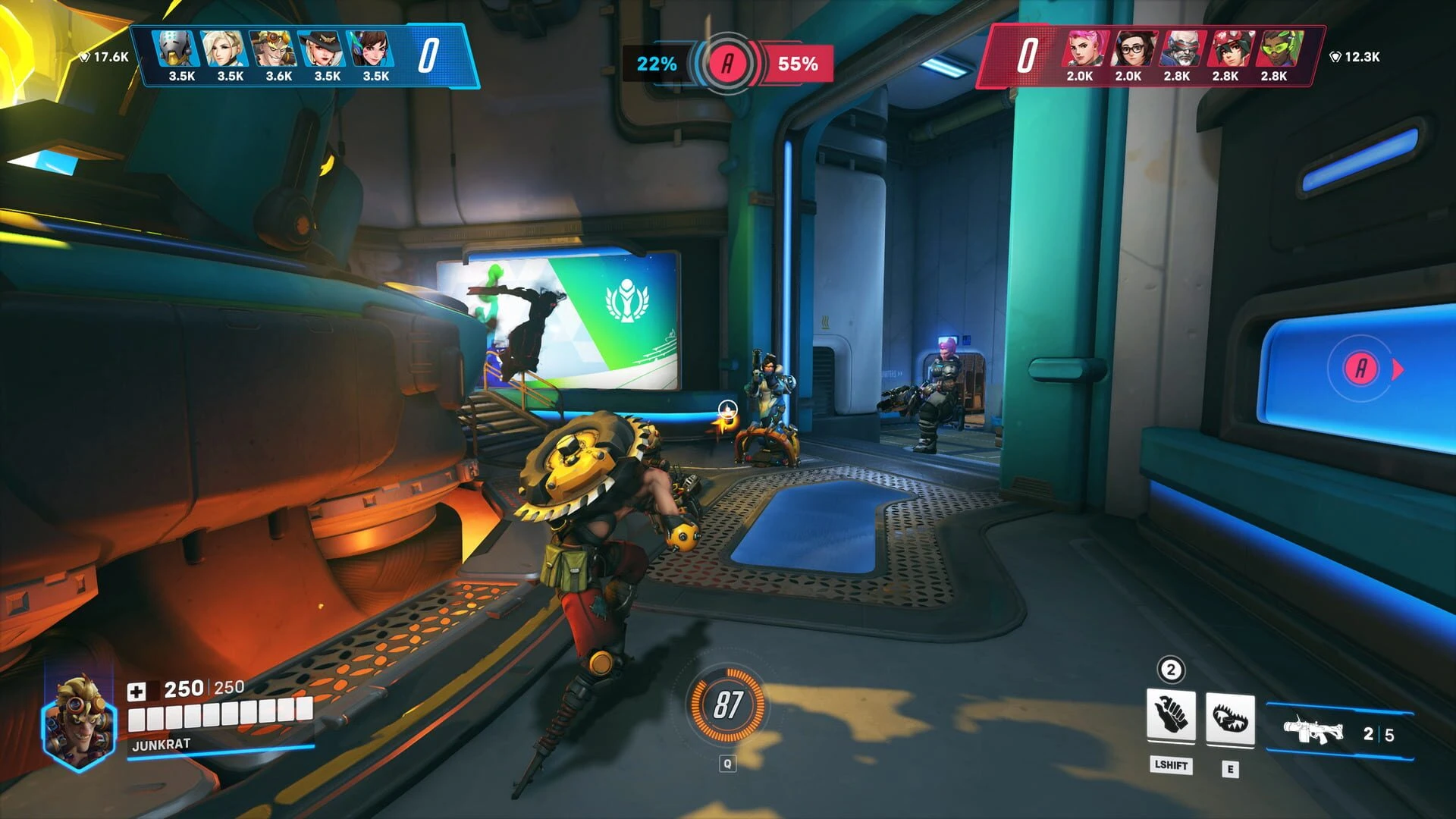This screenshot has height=819, width=1456.
Task: Click the Steel Trap ability icon
Action: pyautogui.click(x=1229, y=717)
